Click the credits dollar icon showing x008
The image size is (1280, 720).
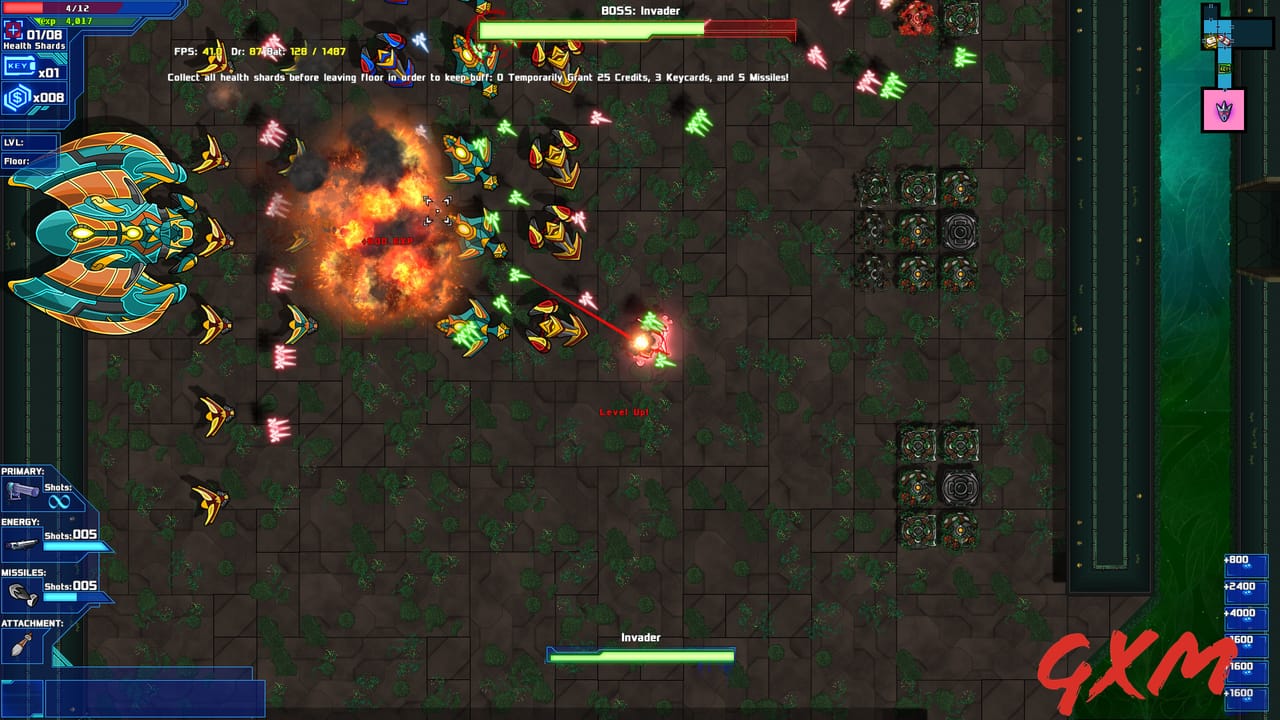tap(16, 95)
